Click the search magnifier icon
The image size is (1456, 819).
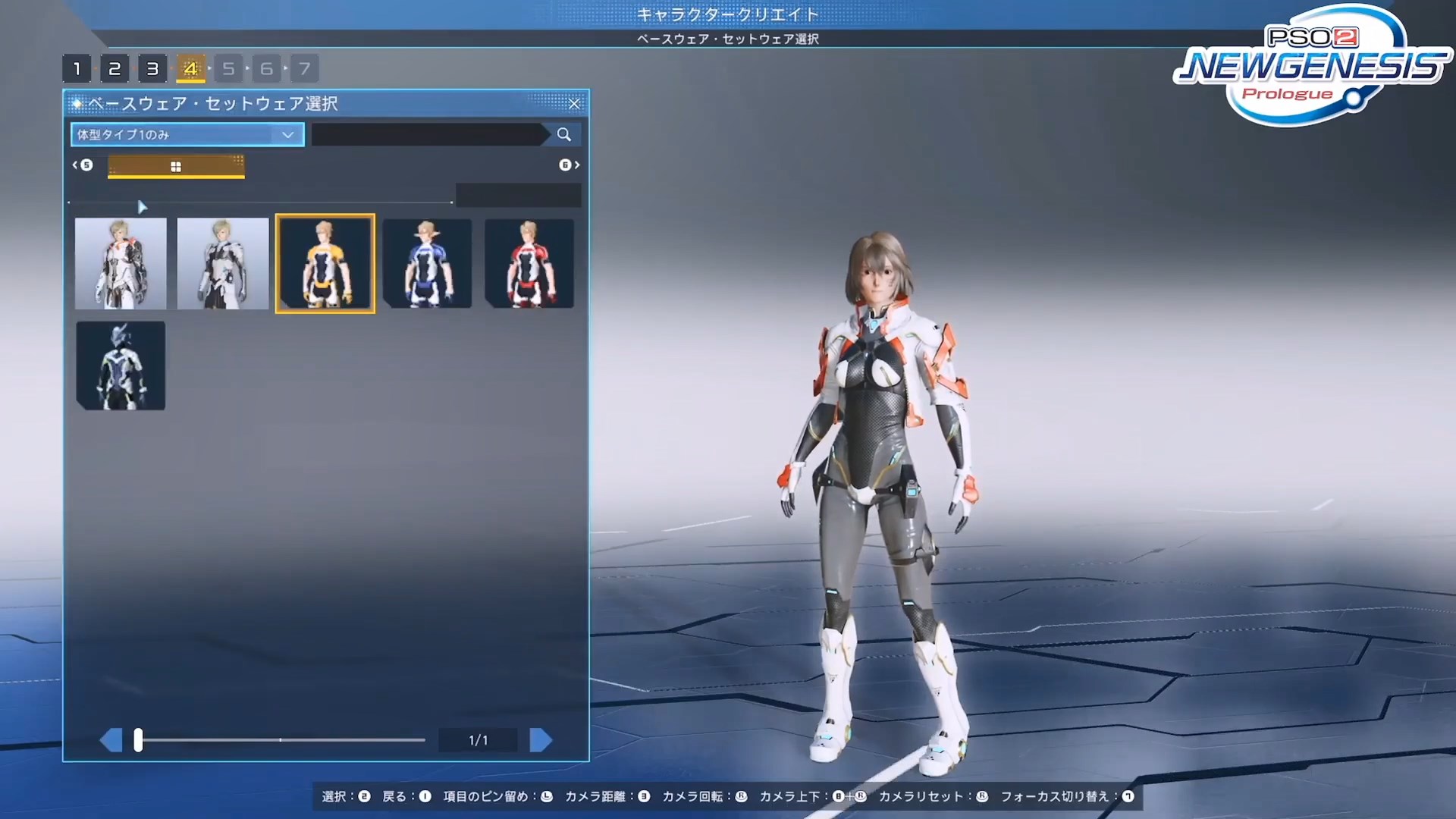[563, 134]
